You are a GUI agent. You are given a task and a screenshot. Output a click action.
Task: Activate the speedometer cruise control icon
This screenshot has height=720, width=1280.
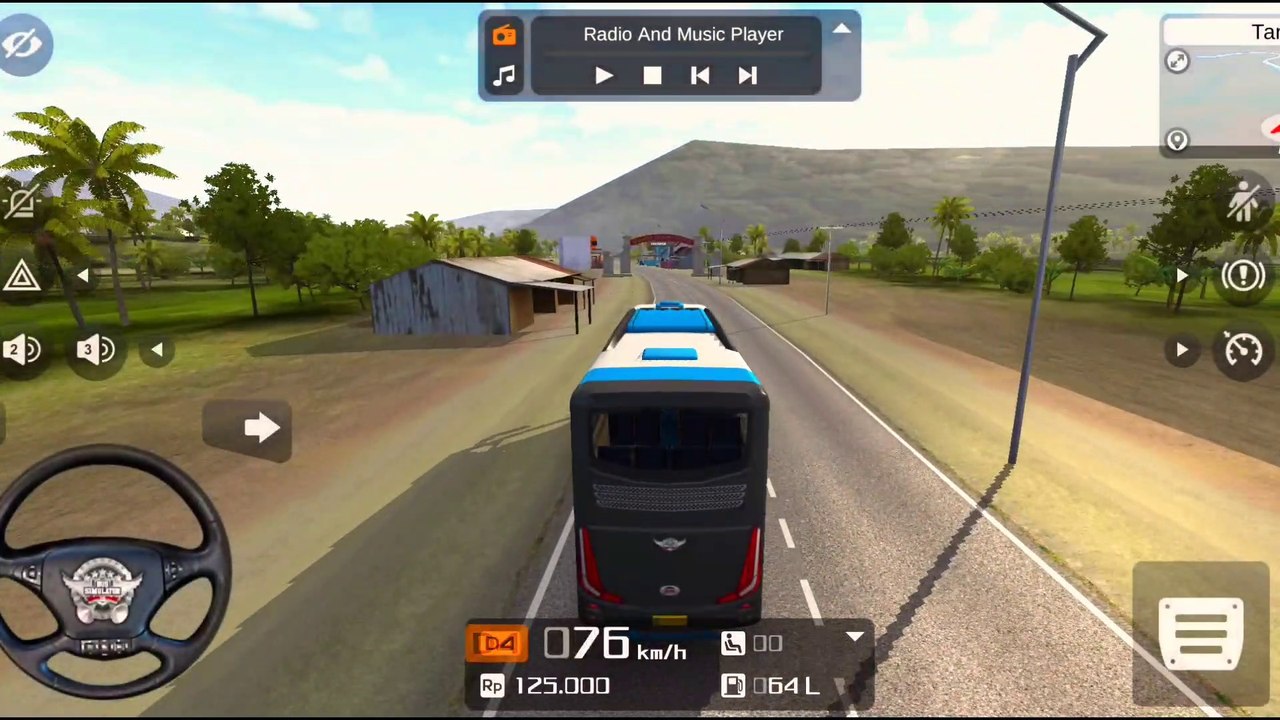[x=1243, y=350]
